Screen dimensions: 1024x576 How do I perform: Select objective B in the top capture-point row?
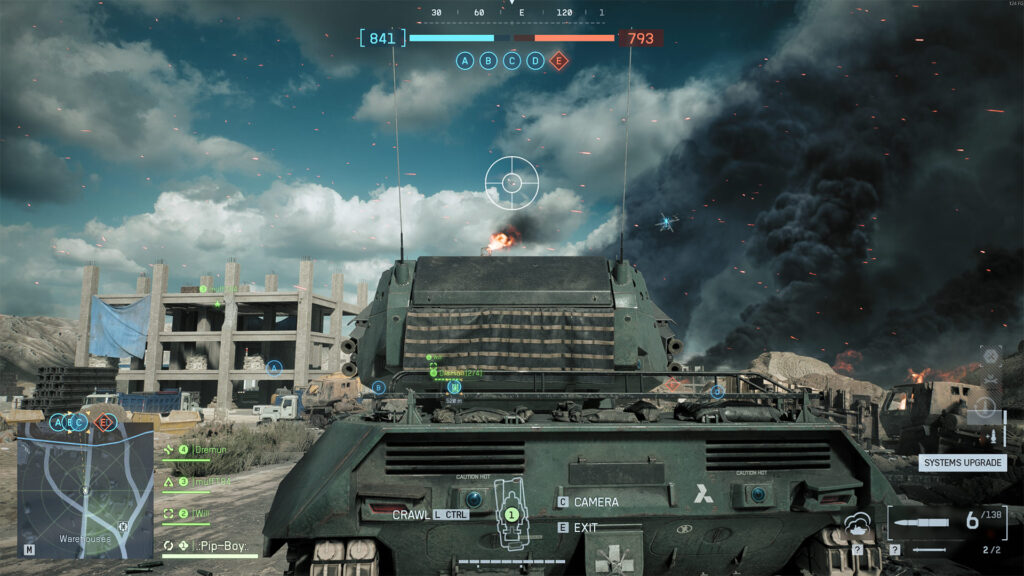(x=488, y=61)
